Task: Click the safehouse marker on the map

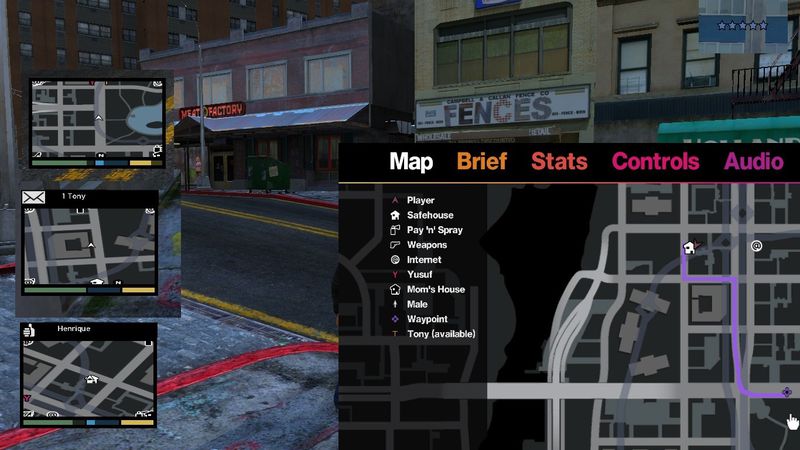Action: coord(689,247)
